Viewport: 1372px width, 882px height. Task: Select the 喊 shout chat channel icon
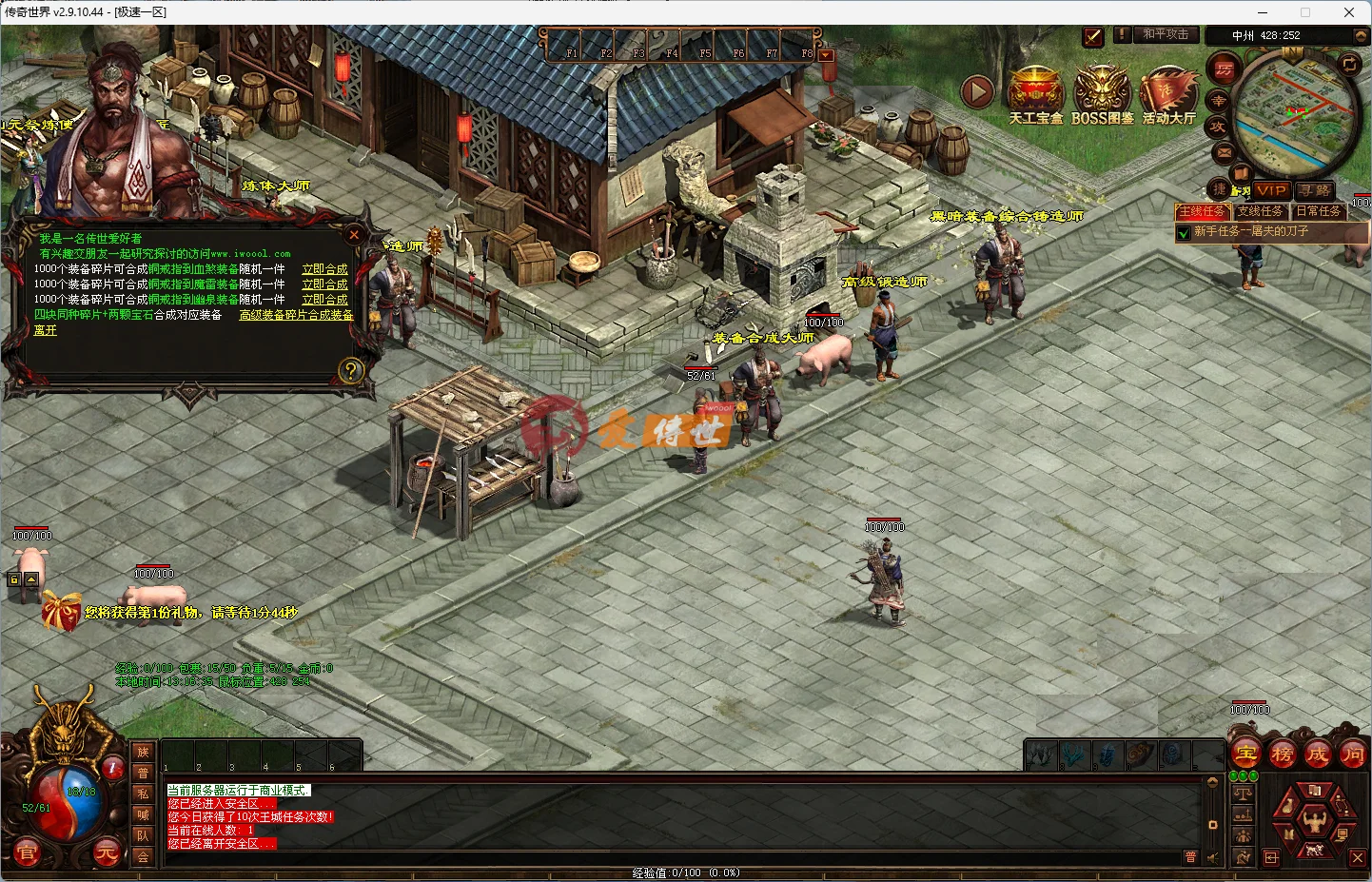pyautogui.click(x=144, y=814)
